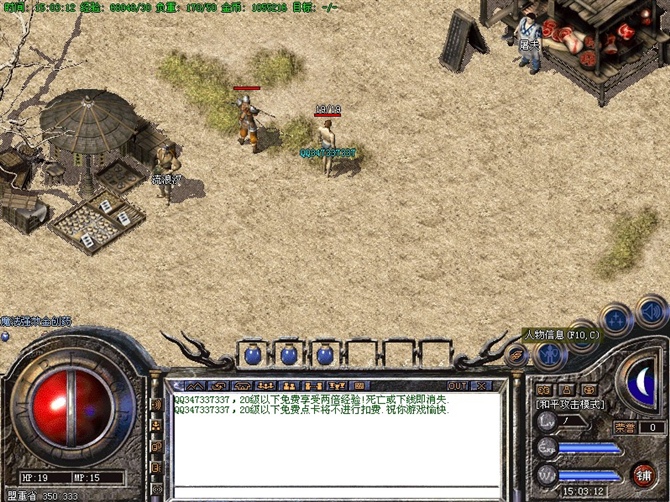670x502 pixels.
Task: Click the small orange swirl round button
Action: point(516,354)
